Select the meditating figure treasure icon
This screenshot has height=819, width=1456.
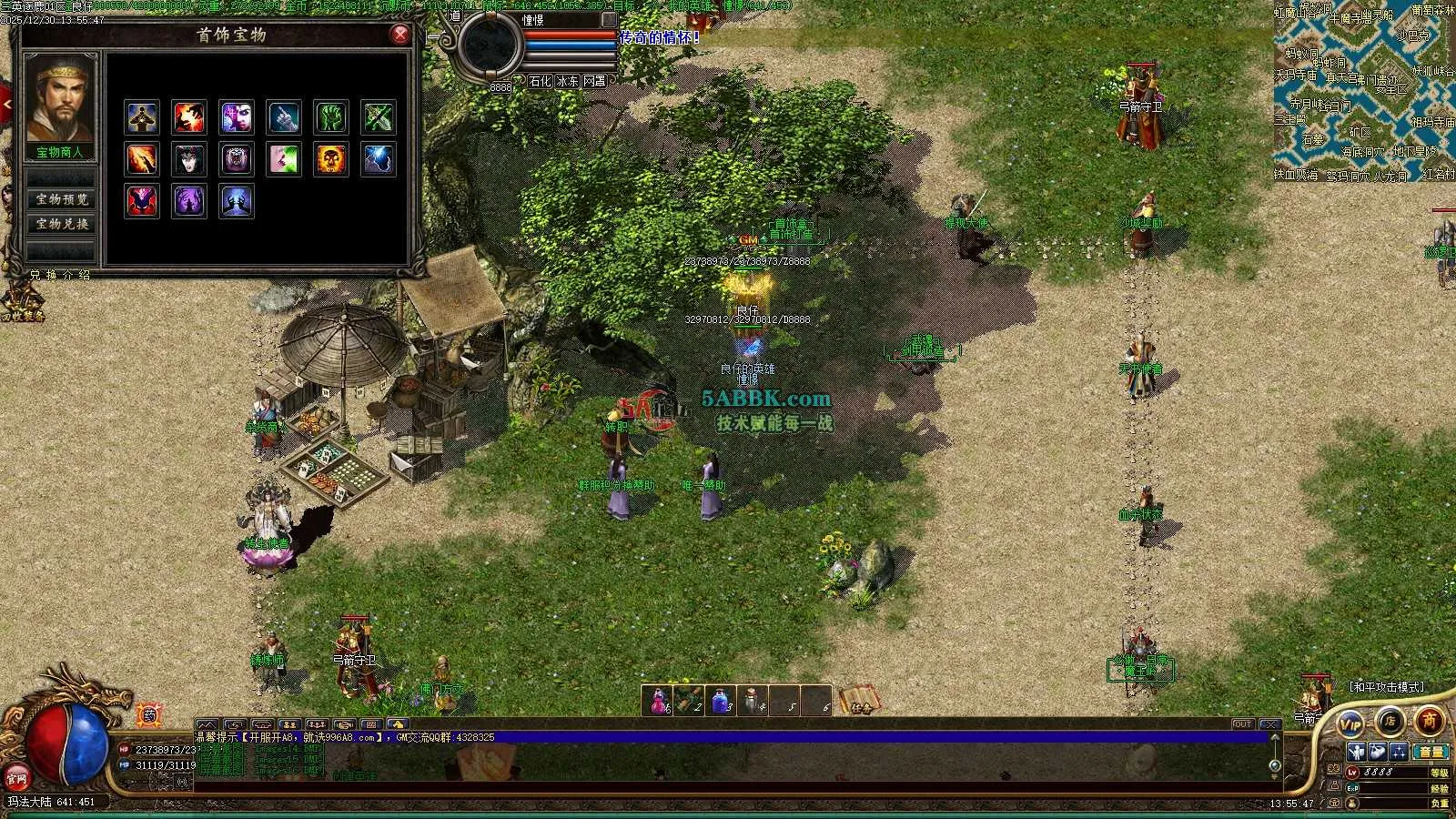(142, 117)
